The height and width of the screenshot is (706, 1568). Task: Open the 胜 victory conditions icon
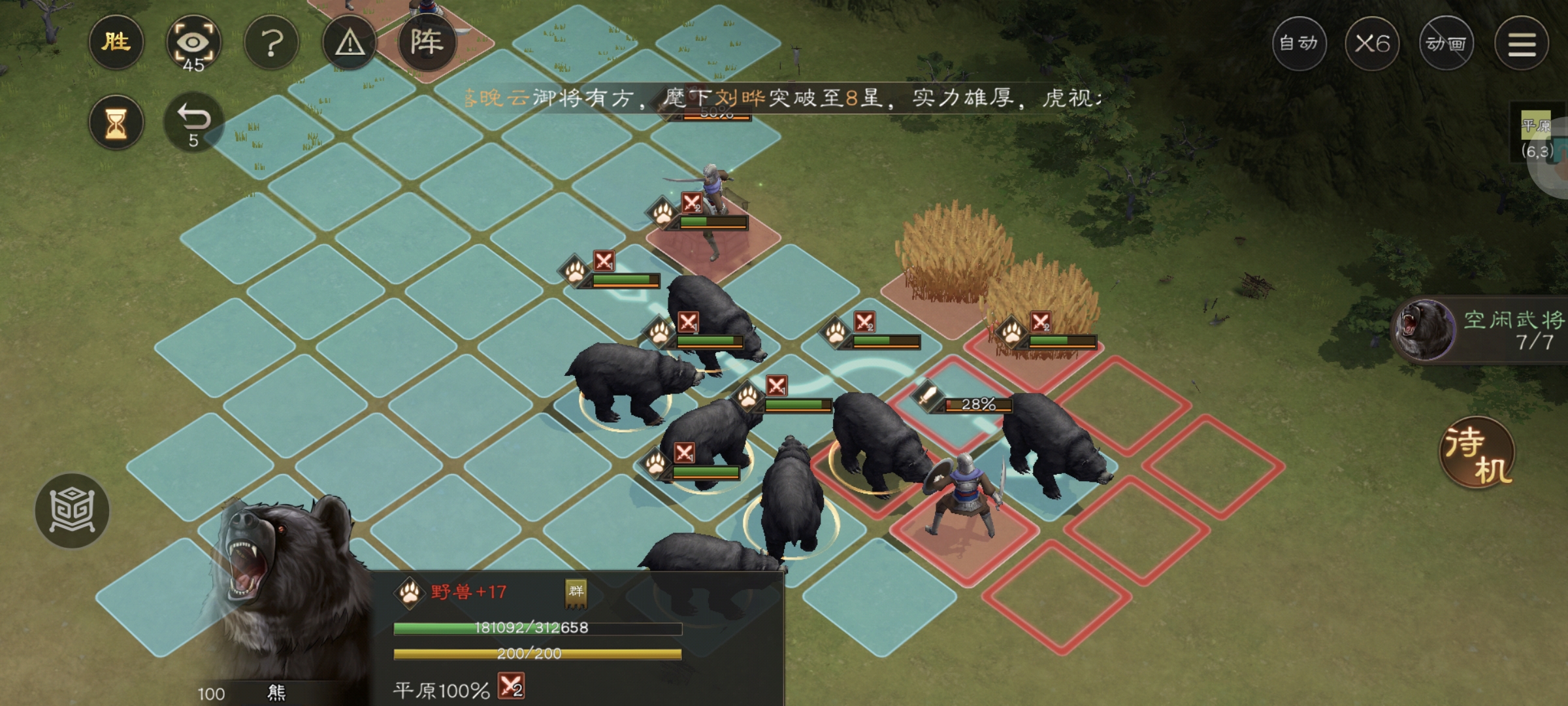(116, 42)
